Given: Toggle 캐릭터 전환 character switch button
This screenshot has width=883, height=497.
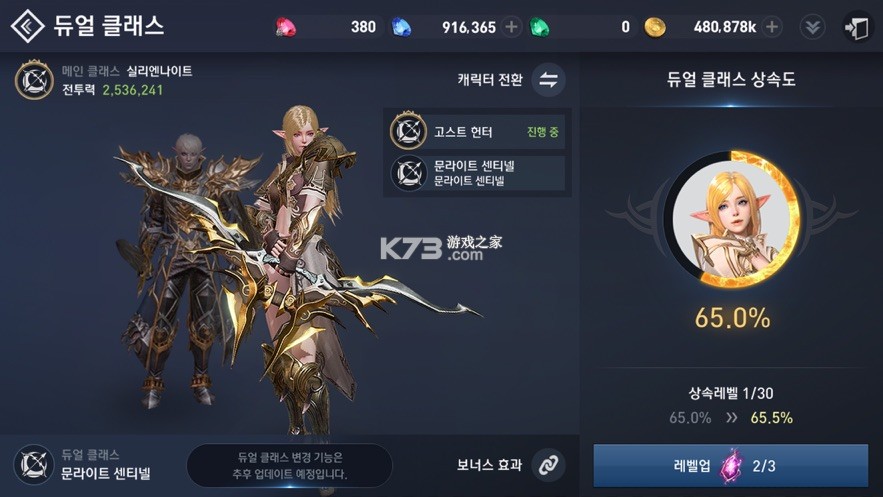Looking at the screenshot, I should click(548, 80).
